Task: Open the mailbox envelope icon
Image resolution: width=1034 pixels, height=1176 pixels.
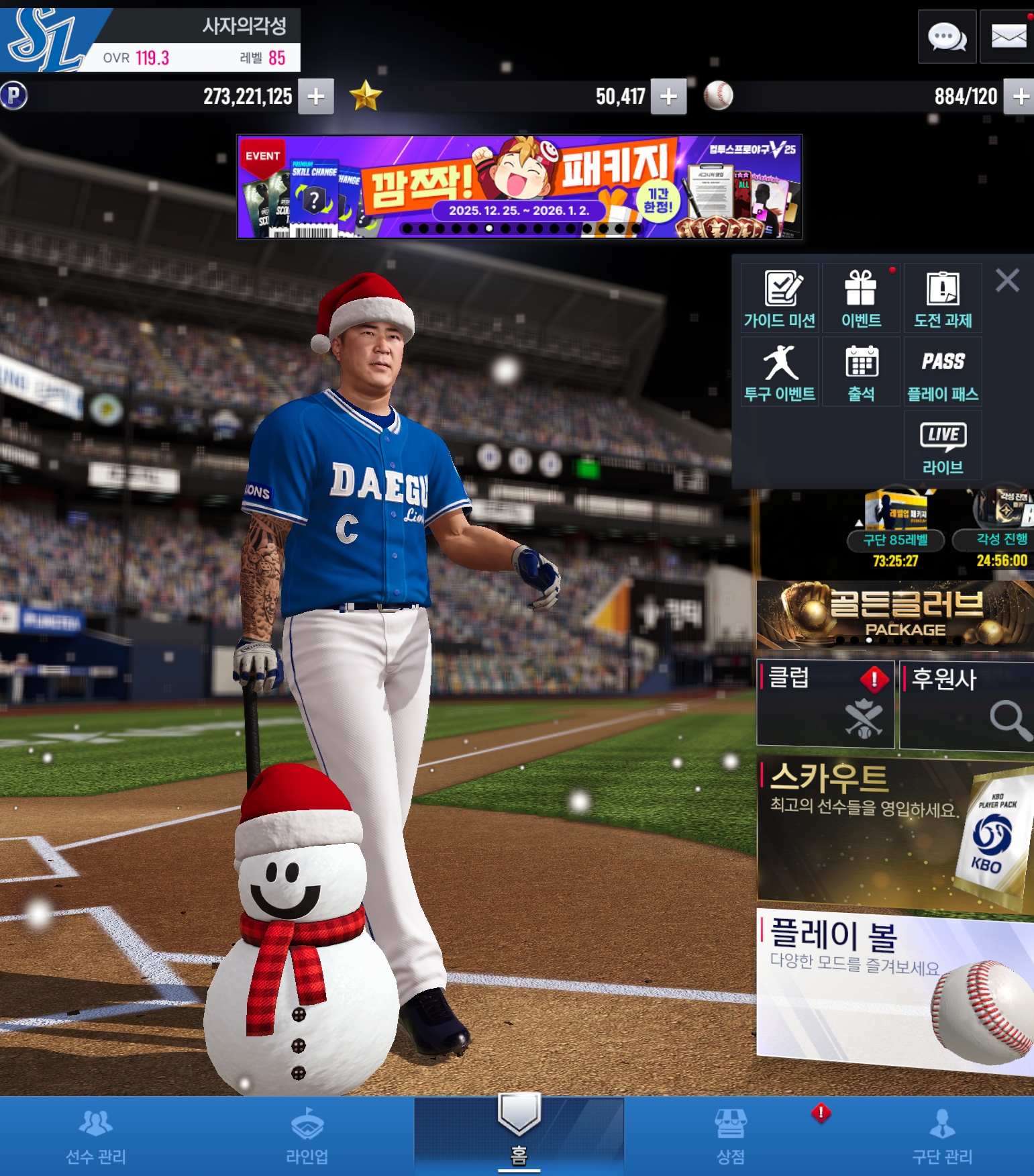Action: coord(1008,37)
